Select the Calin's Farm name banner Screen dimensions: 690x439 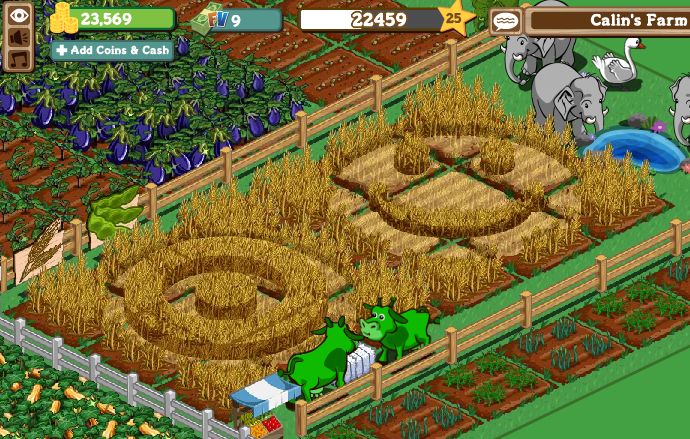pyautogui.click(x=610, y=20)
